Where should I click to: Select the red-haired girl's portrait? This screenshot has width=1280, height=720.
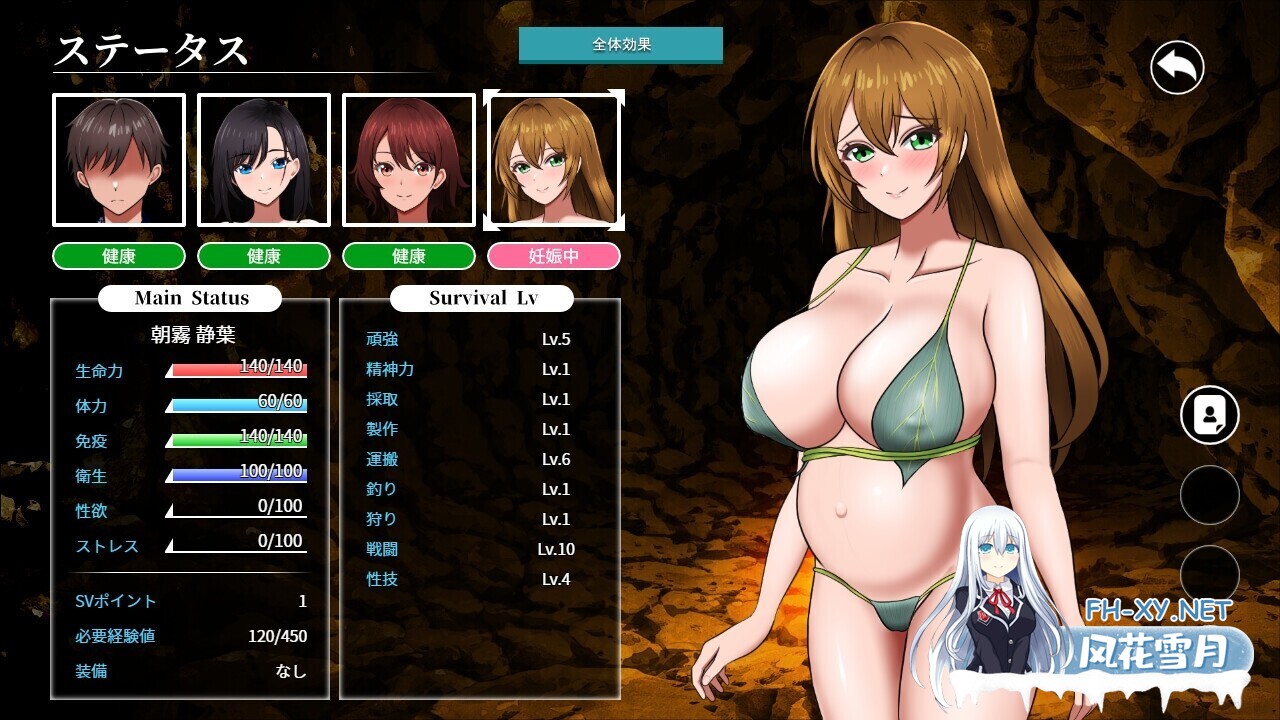[x=409, y=159]
